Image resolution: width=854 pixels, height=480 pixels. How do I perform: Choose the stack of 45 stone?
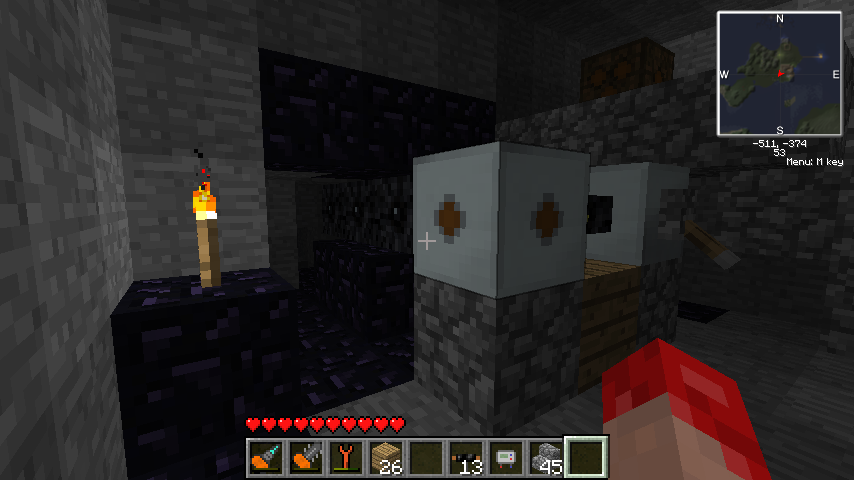545,457
